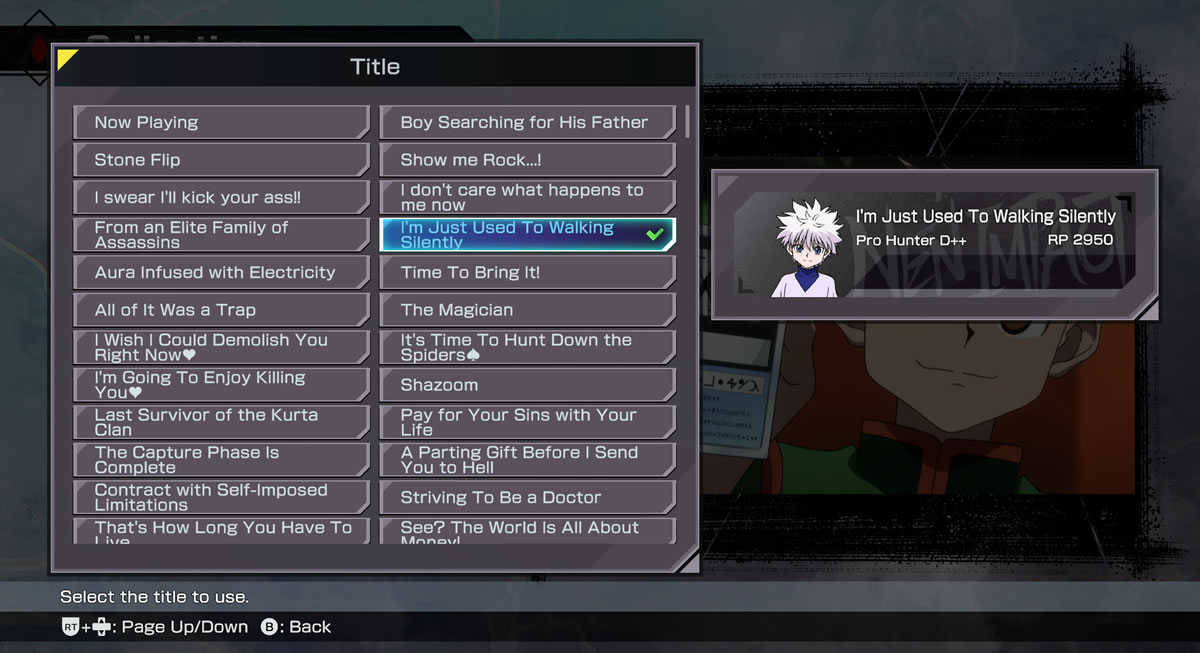Select From an Elite Family of Assassins
The width and height of the screenshot is (1200, 653).
[x=221, y=235]
